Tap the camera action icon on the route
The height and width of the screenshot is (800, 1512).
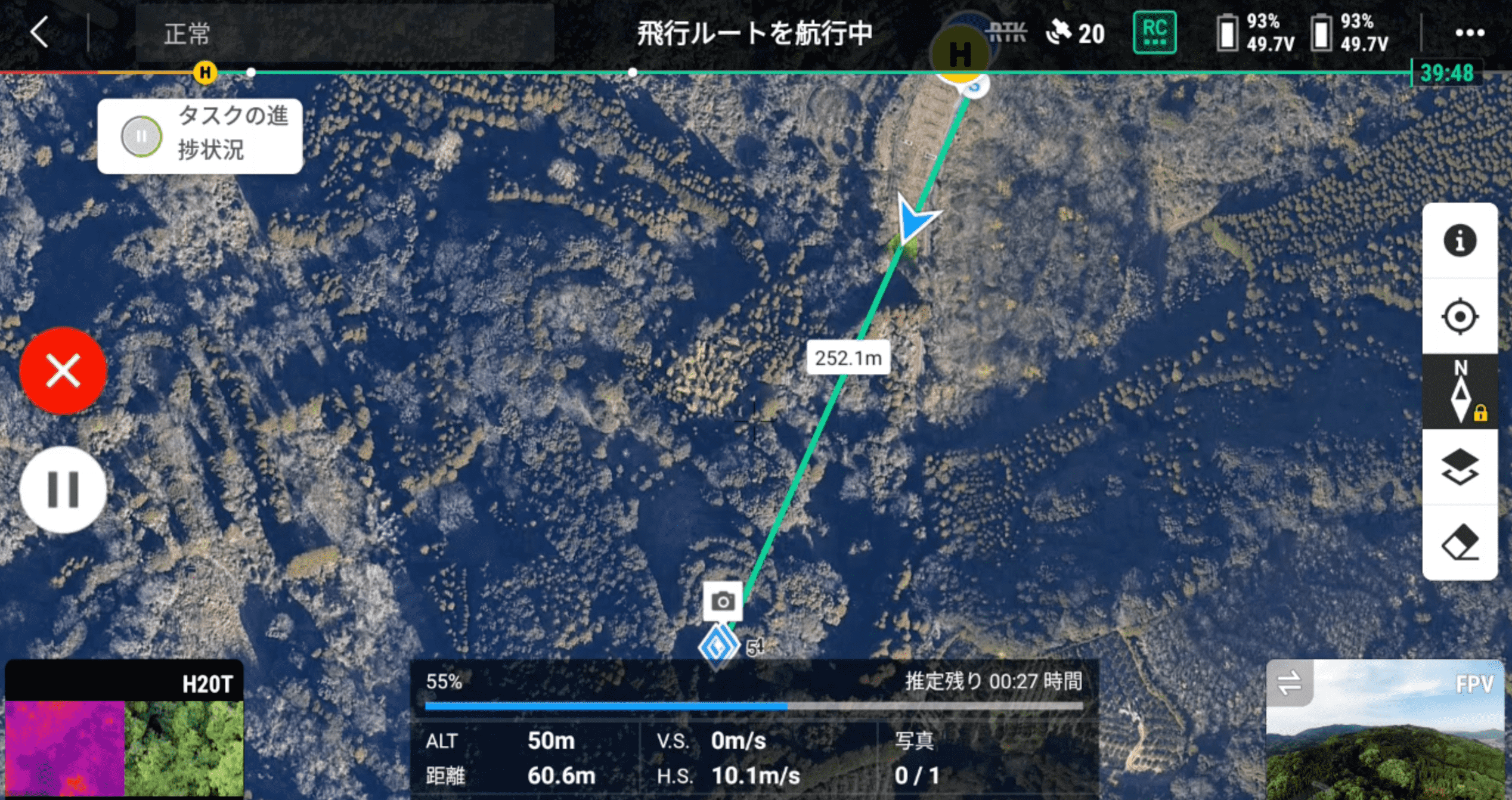coord(722,601)
